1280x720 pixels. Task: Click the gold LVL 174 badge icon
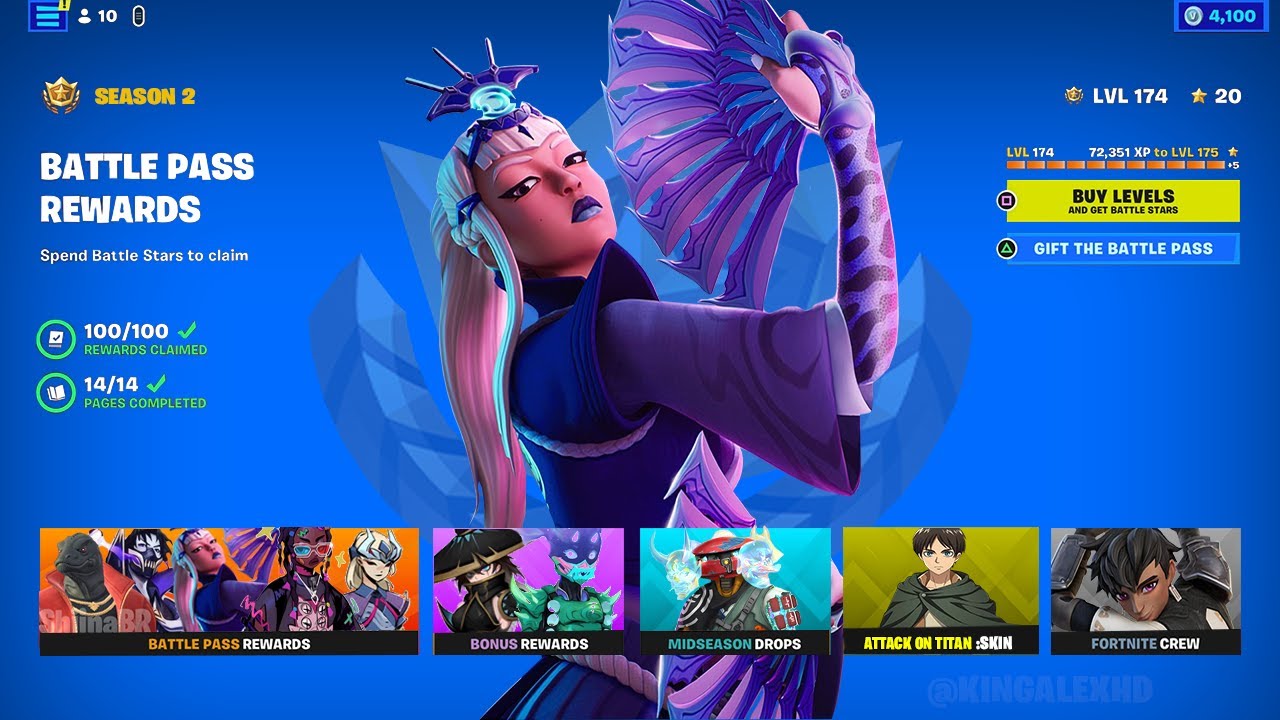(1072, 96)
